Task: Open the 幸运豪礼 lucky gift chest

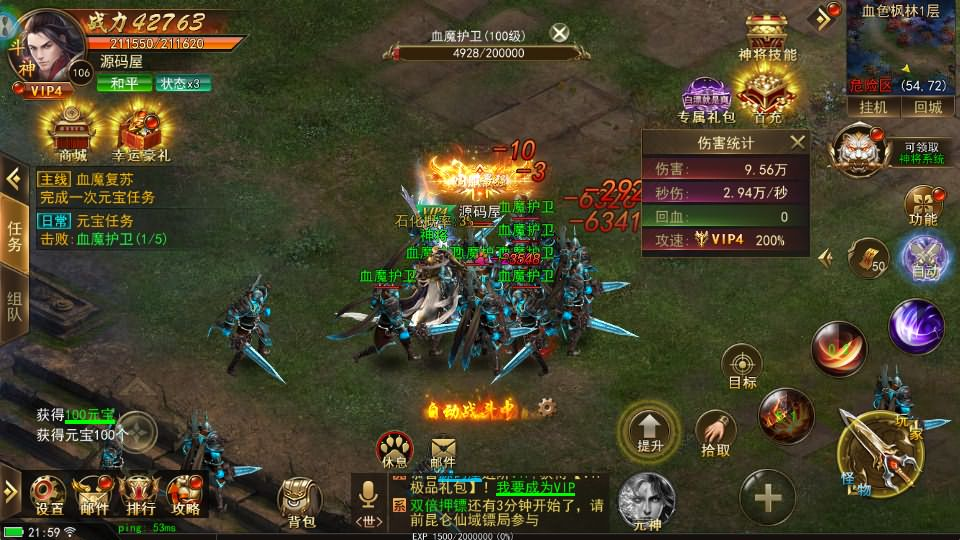Action: [x=140, y=130]
